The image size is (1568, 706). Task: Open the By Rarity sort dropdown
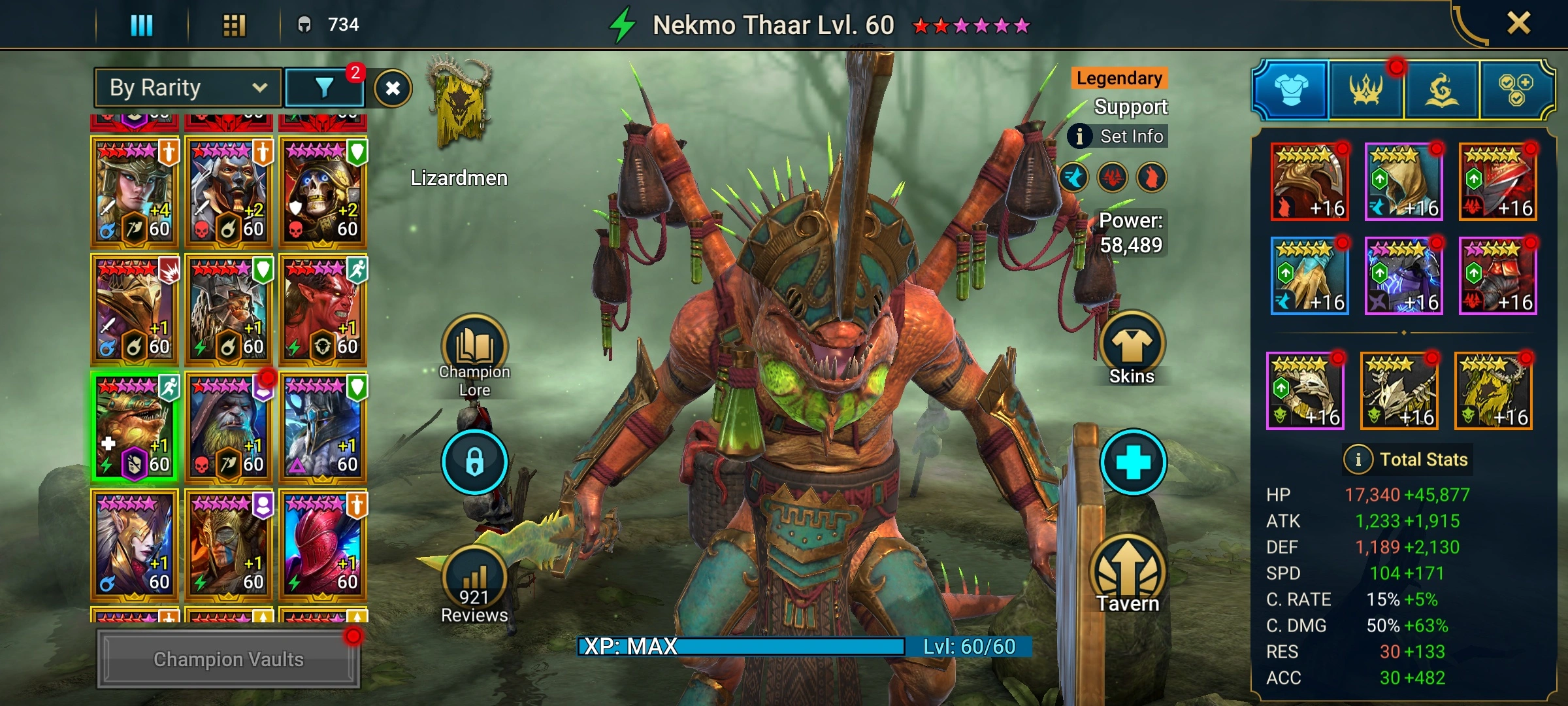click(x=188, y=88)
